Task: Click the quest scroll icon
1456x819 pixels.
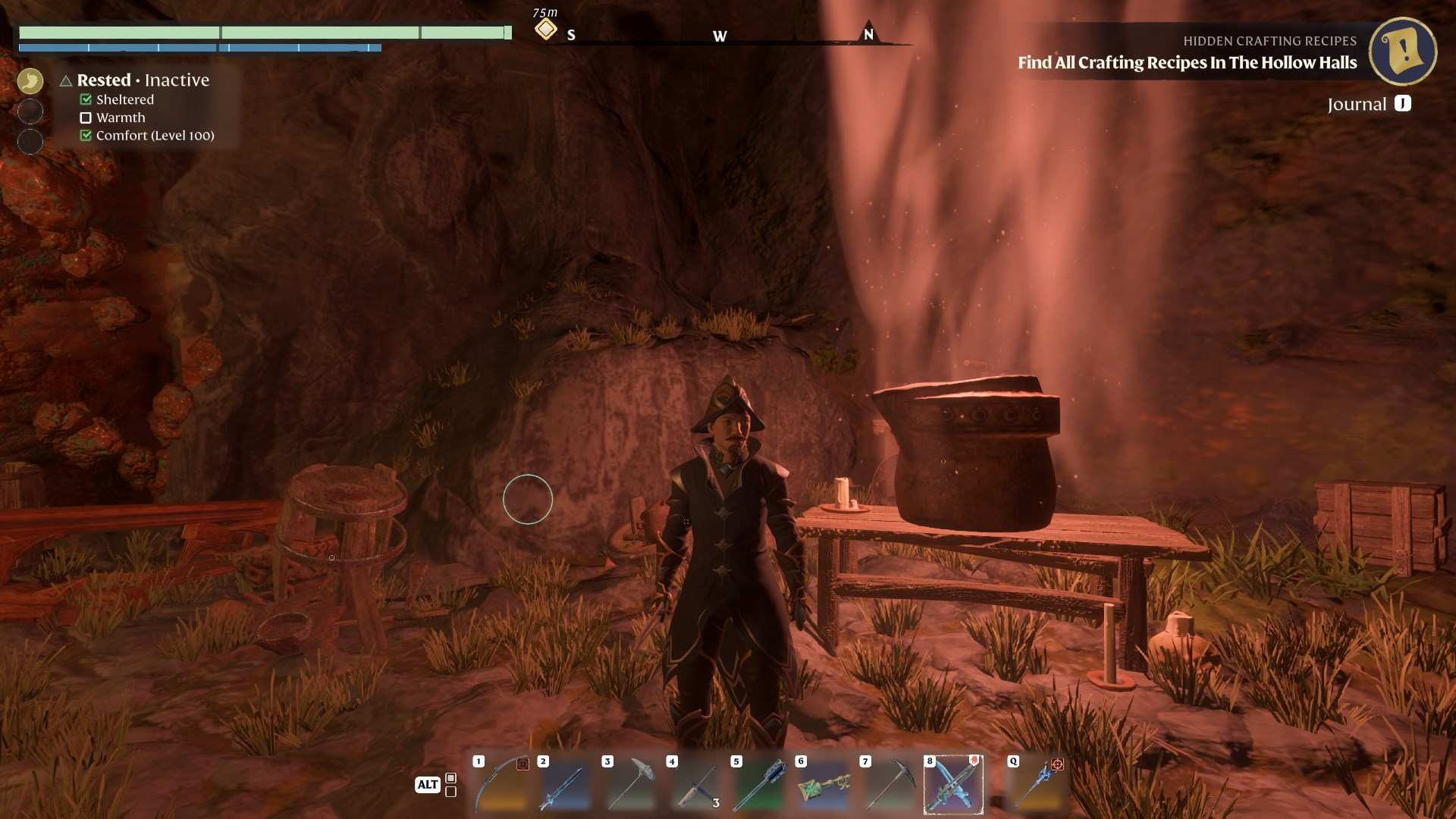Action: point(1402,51)
